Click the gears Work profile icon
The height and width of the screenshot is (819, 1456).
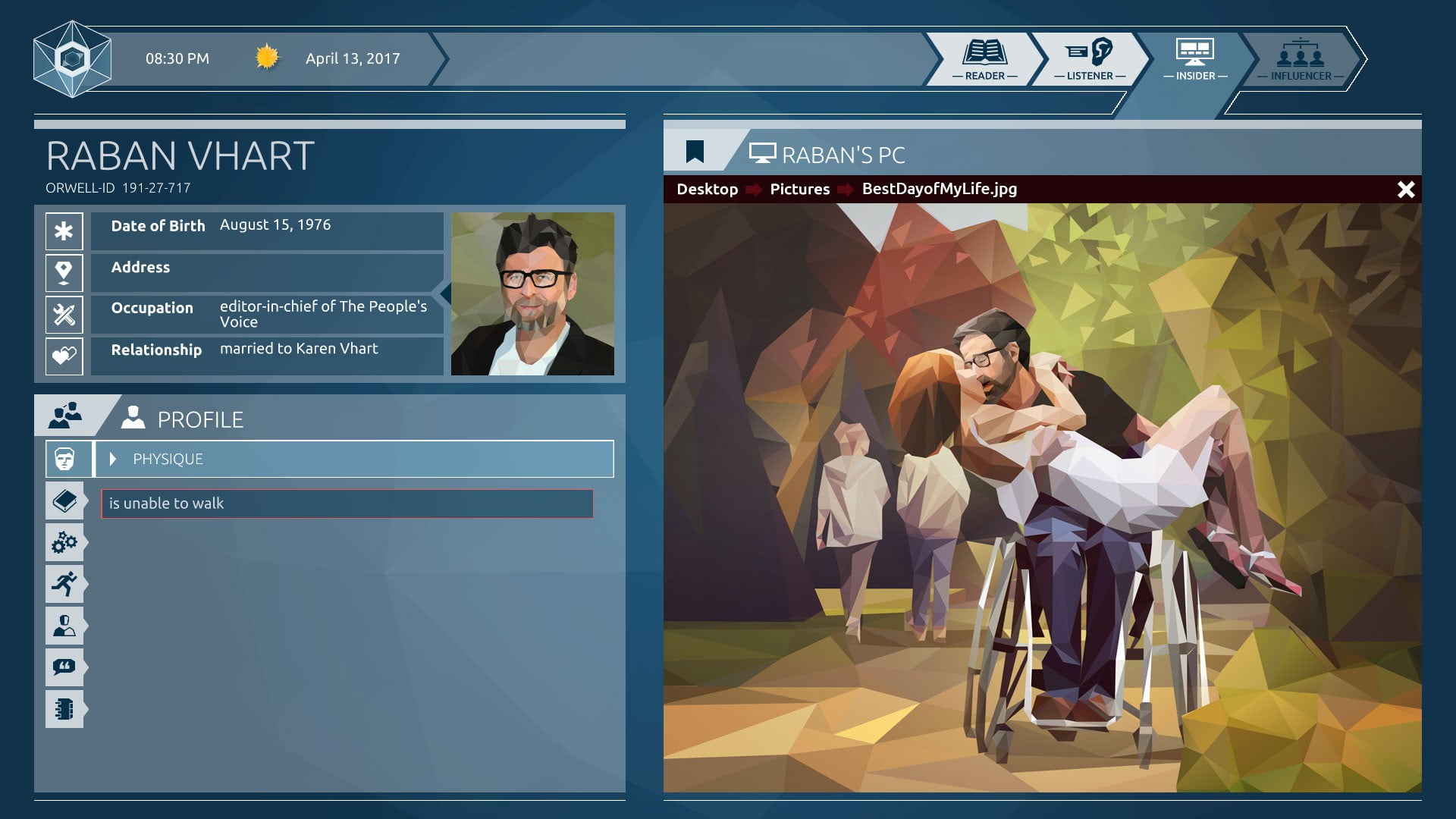coord(65,542)
